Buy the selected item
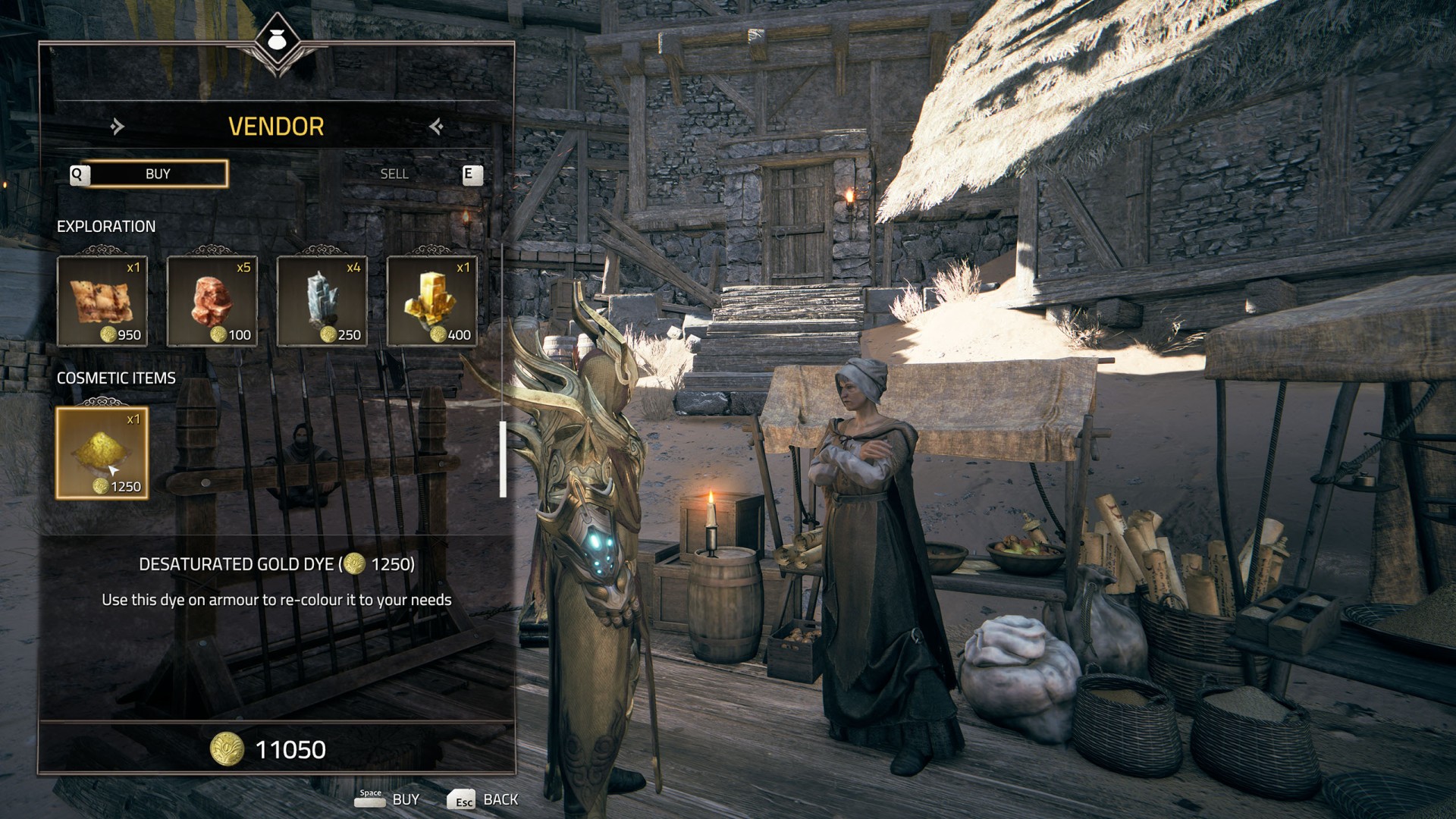Screen dimensions: 1456x819 point(388,799)
